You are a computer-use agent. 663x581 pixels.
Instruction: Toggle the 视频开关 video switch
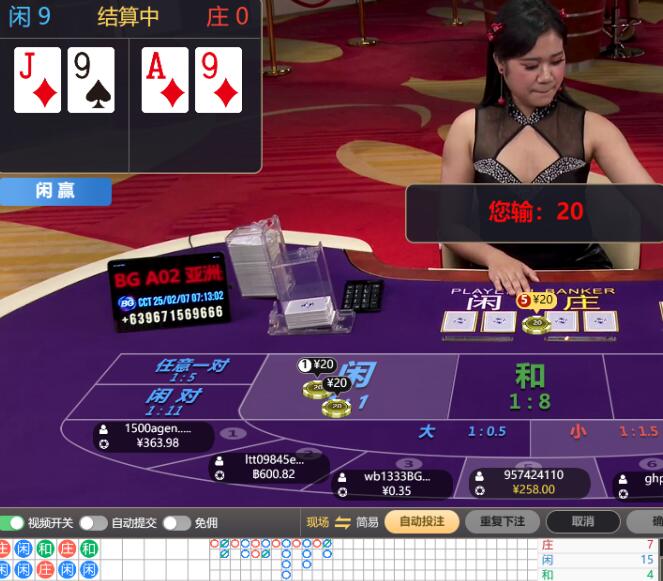click(12, 523)
